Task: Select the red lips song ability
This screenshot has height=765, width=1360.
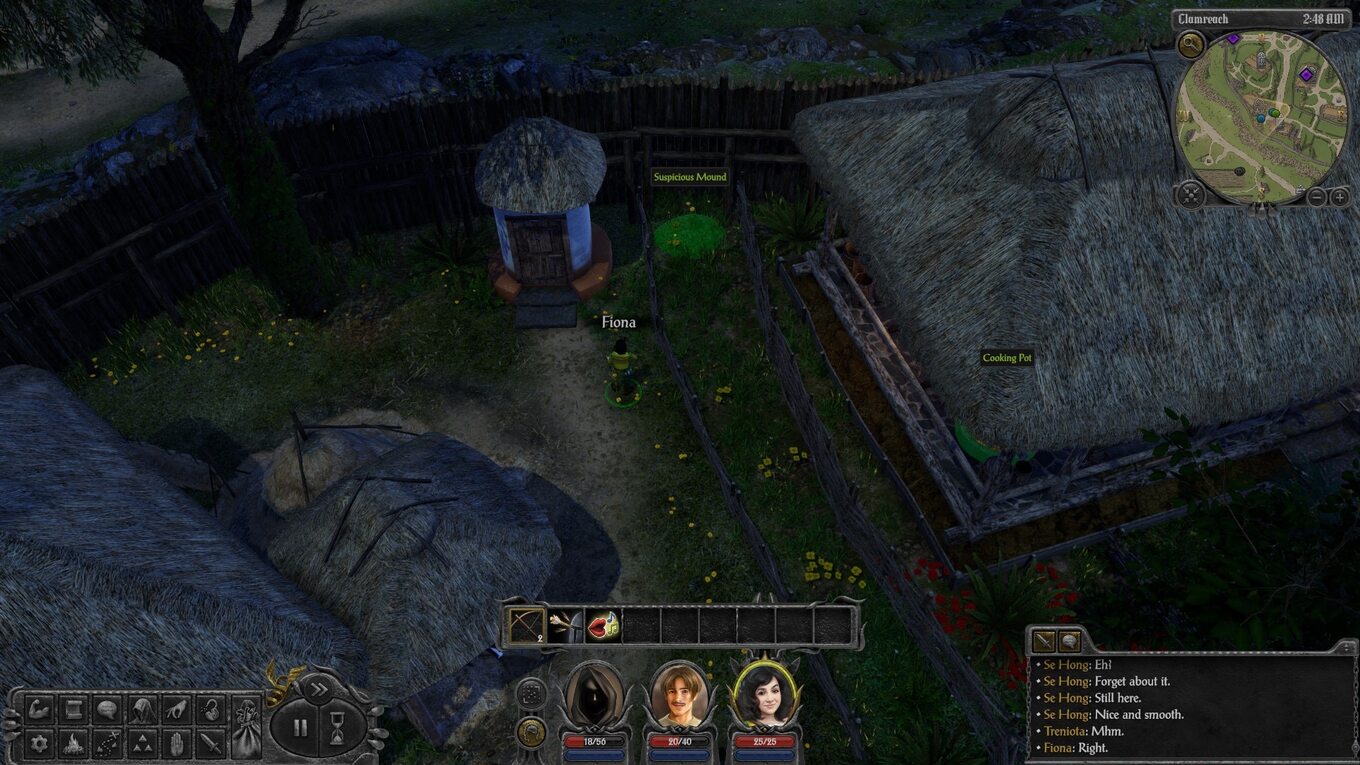Action: (603, 626)
